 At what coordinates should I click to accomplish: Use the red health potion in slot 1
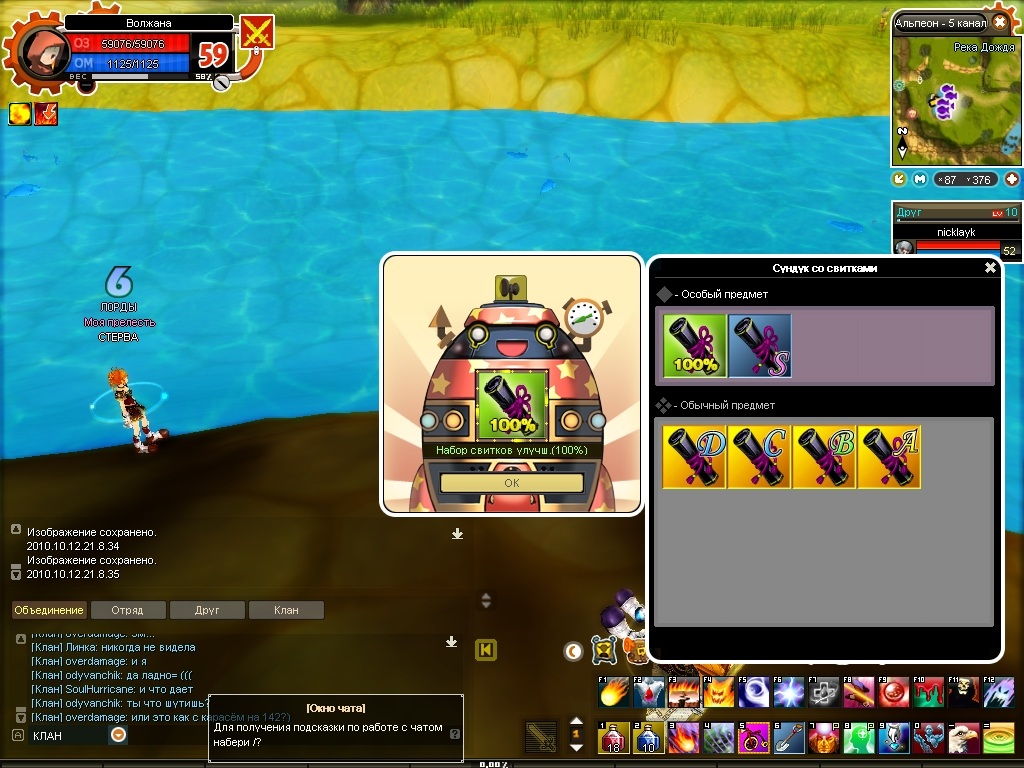point(613,738)
